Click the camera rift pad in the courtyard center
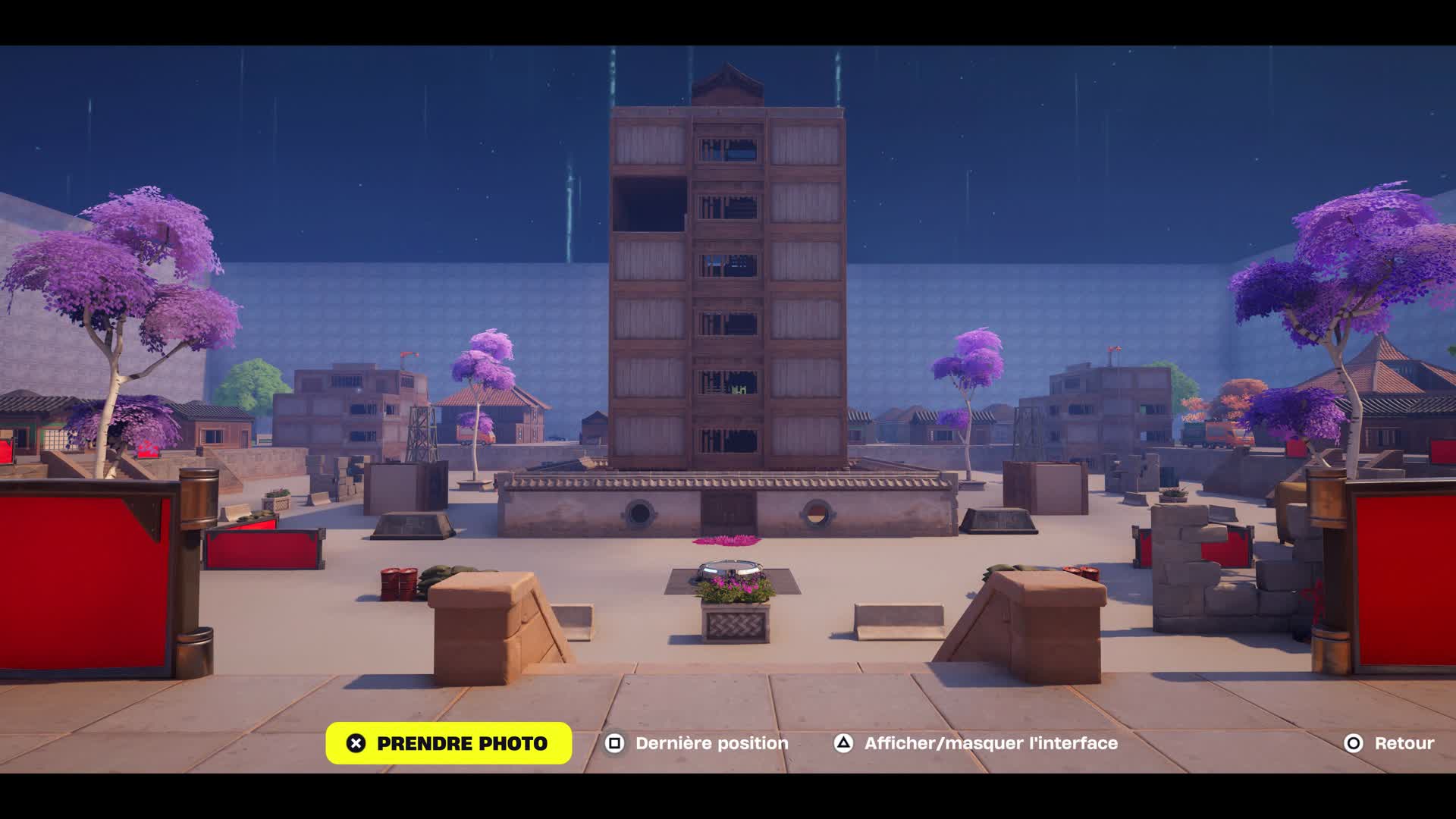The width and height of the screenshot is (1456, 819). [730, 566]
